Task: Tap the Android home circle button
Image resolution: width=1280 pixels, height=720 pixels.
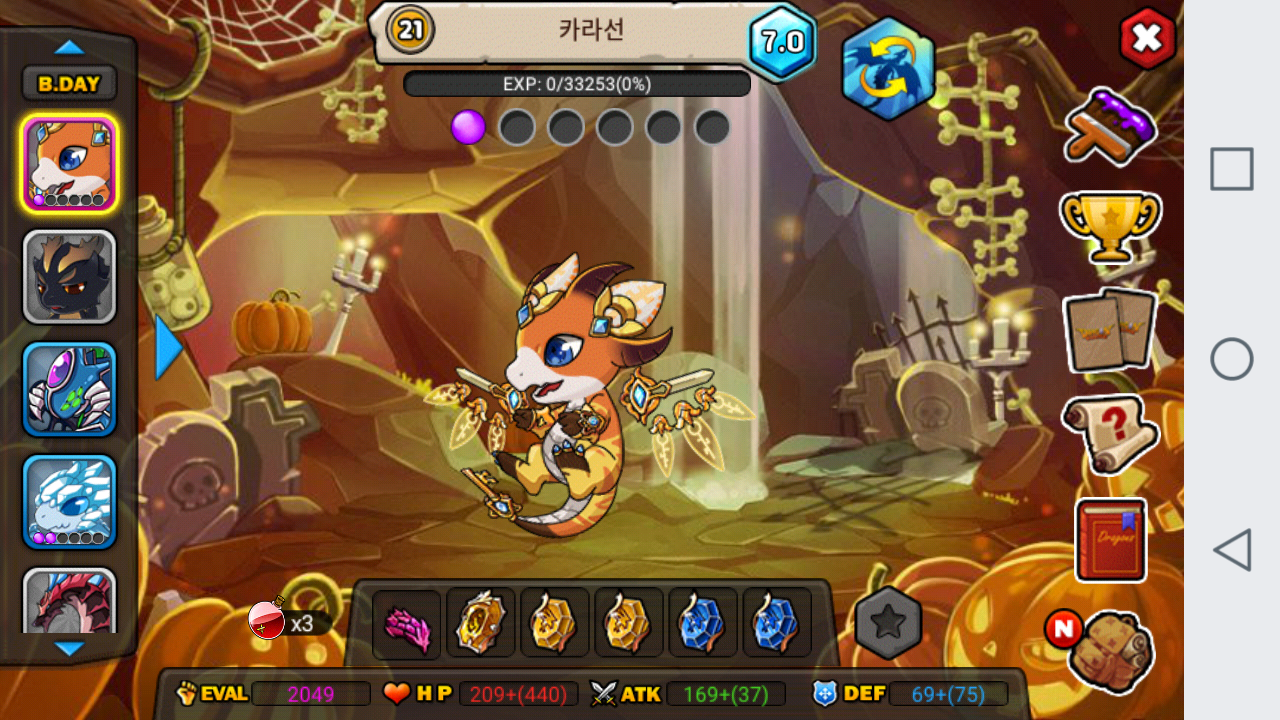Action: click(x=1232, y=359)
